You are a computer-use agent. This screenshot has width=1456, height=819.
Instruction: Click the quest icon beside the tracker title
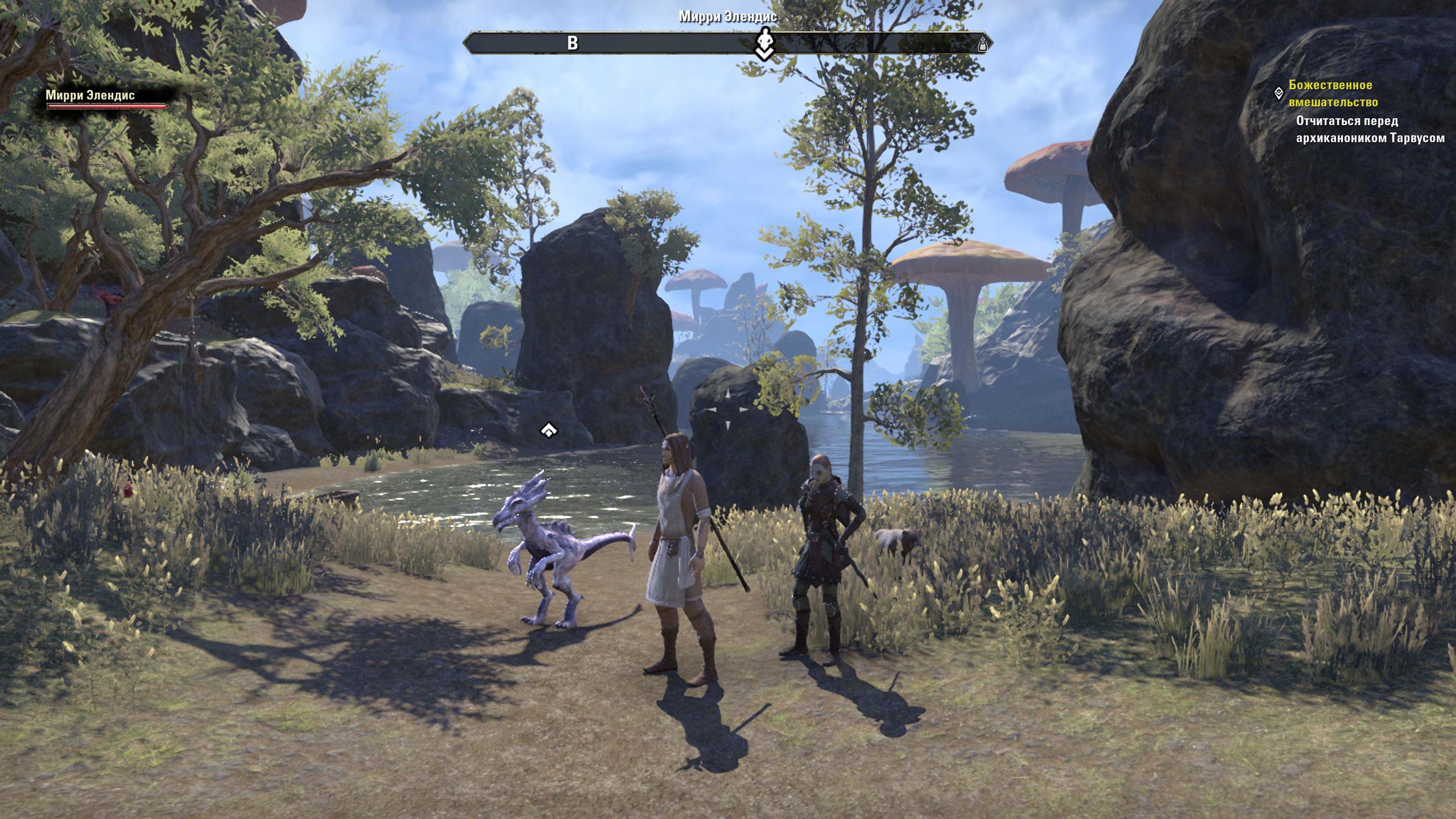[1278, 92]
